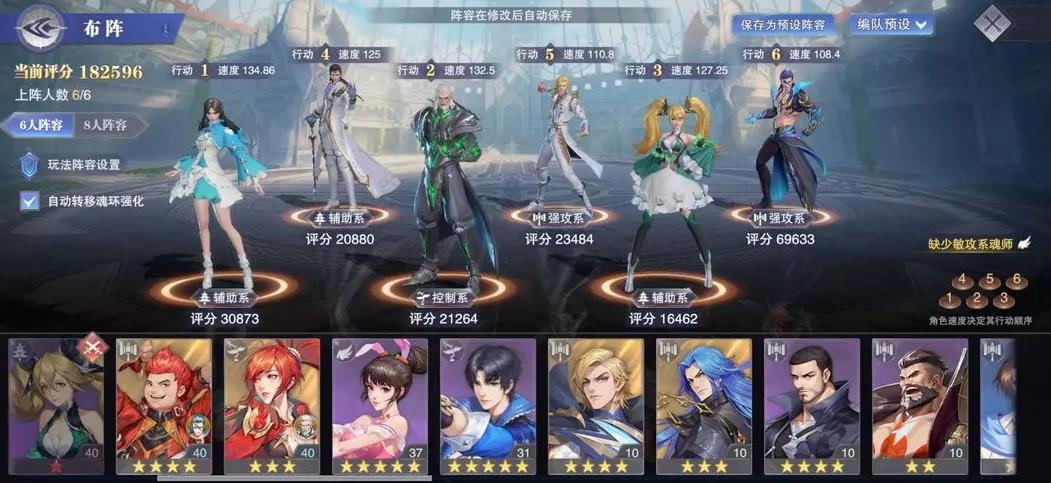Switch to the 6人阵容 tab
The height and width of the screenshot is (483, 1051).
click(x=39, y=126)
